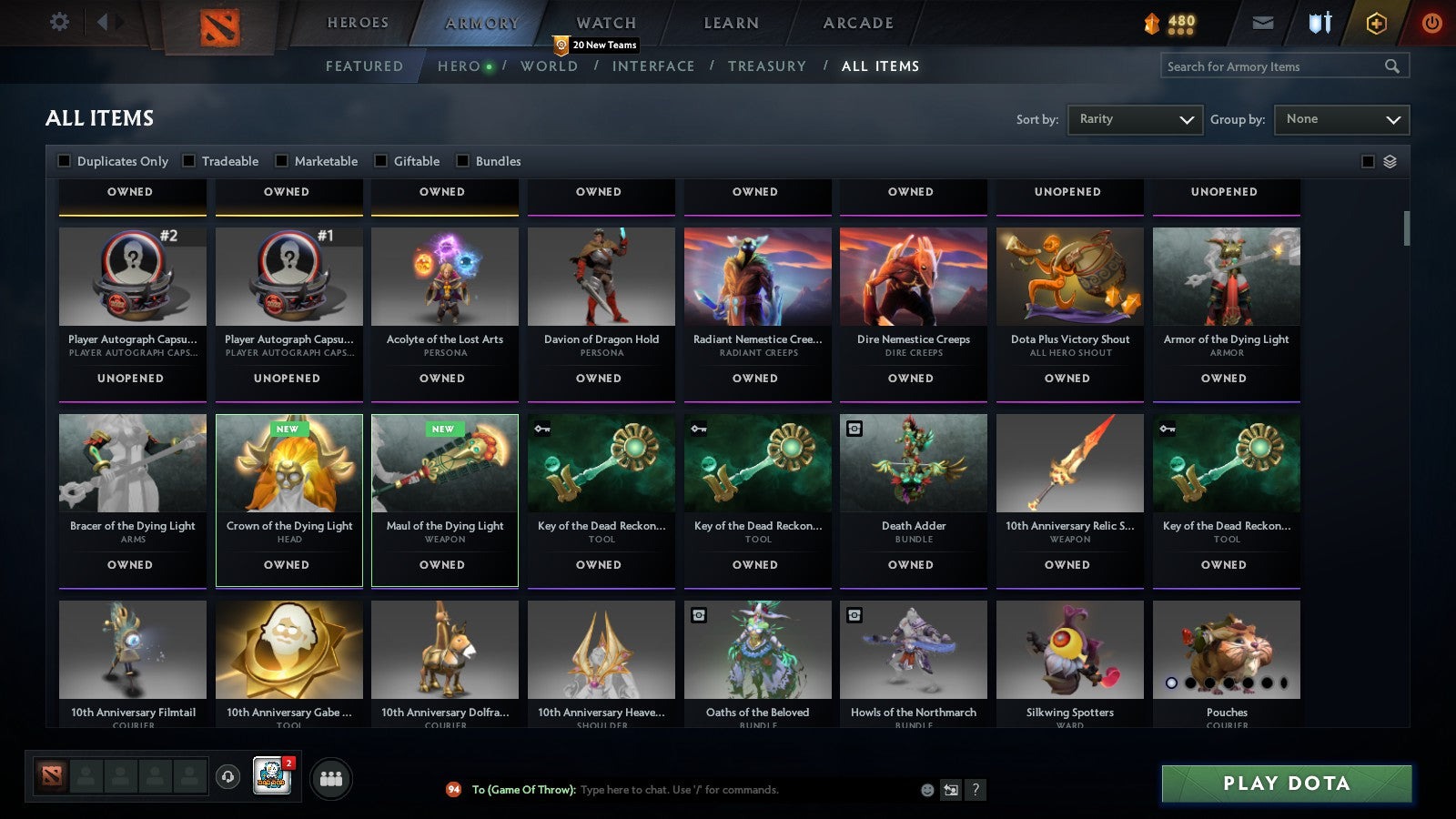Screen dimensions: 1456x819
Task: Click the help question mark near chat
Action: point(976,790)
